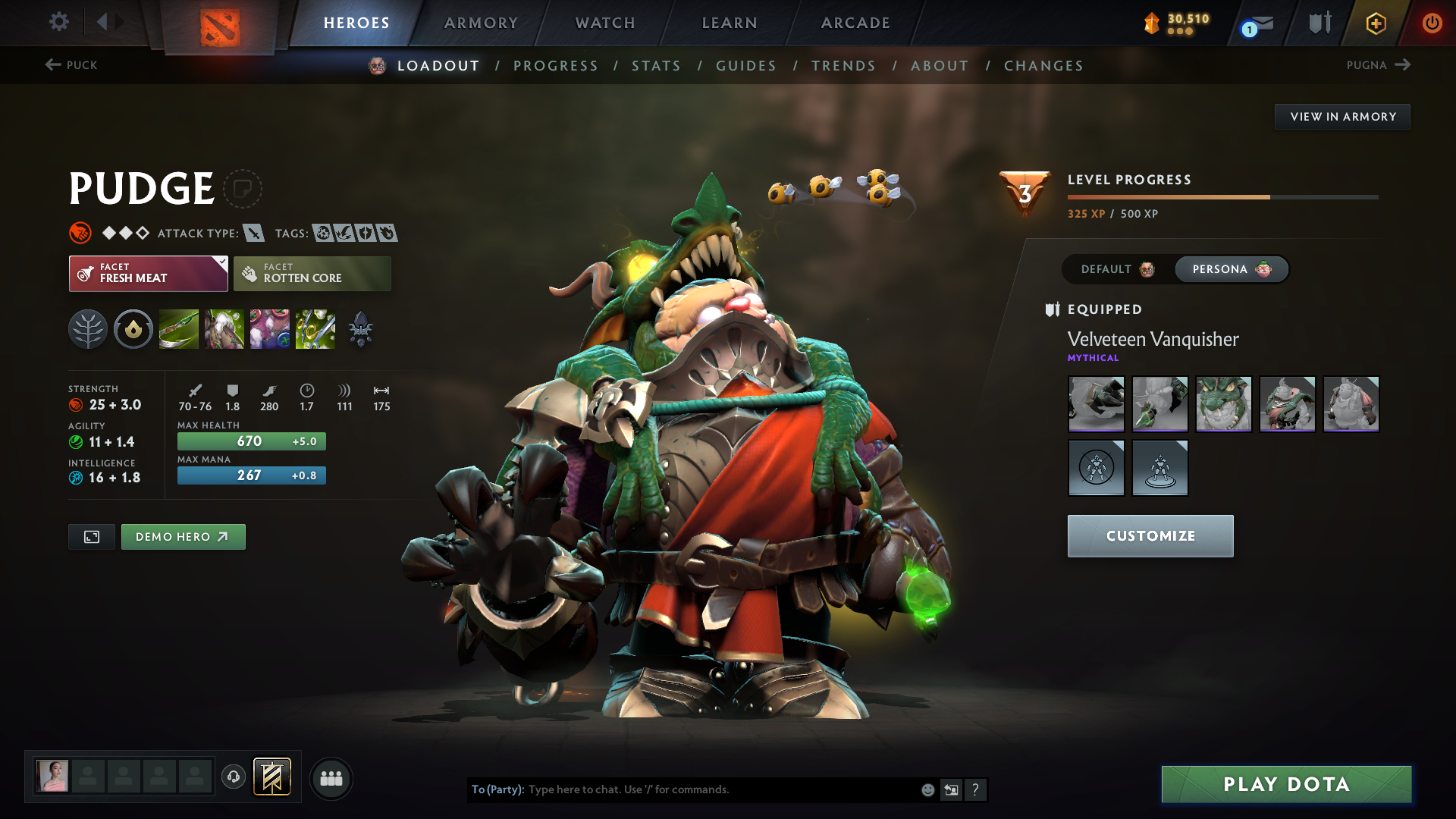Select the Rotten Core facet option
This screenshot has width=1456, height=819.
coord(312,273)
